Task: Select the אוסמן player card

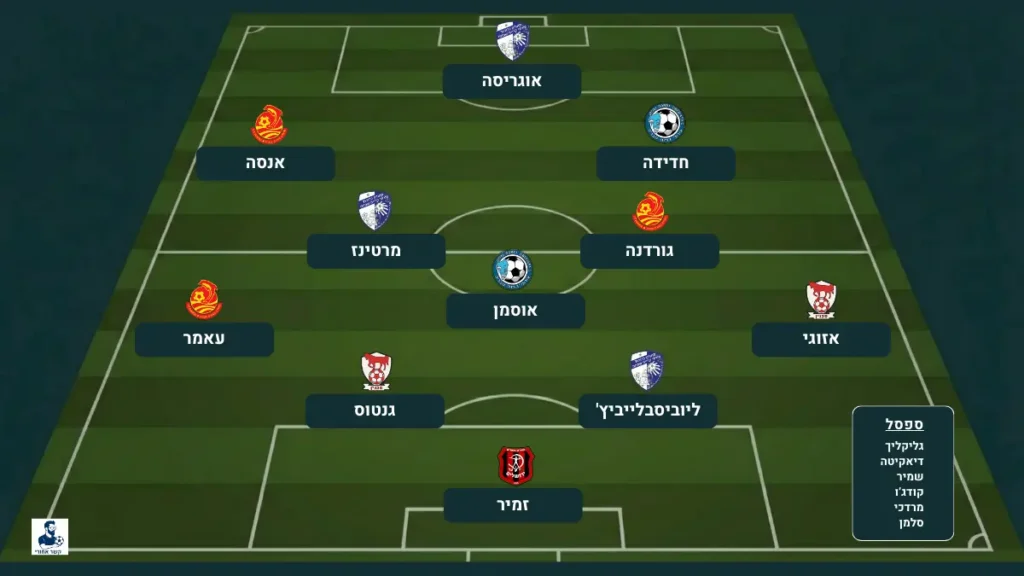Action: tap(515, 311)
